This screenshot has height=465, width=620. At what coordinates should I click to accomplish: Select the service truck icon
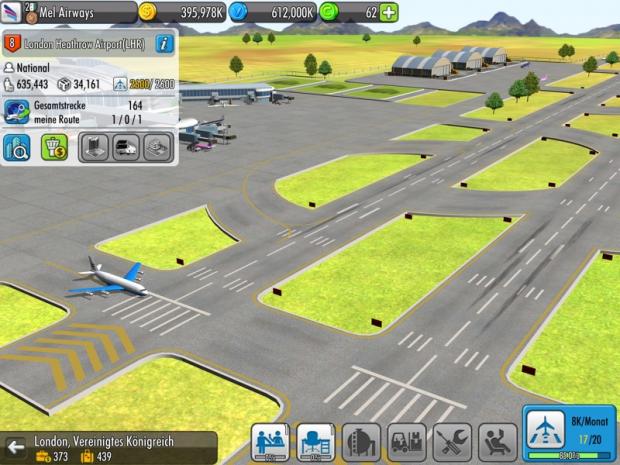coord(125,148)
